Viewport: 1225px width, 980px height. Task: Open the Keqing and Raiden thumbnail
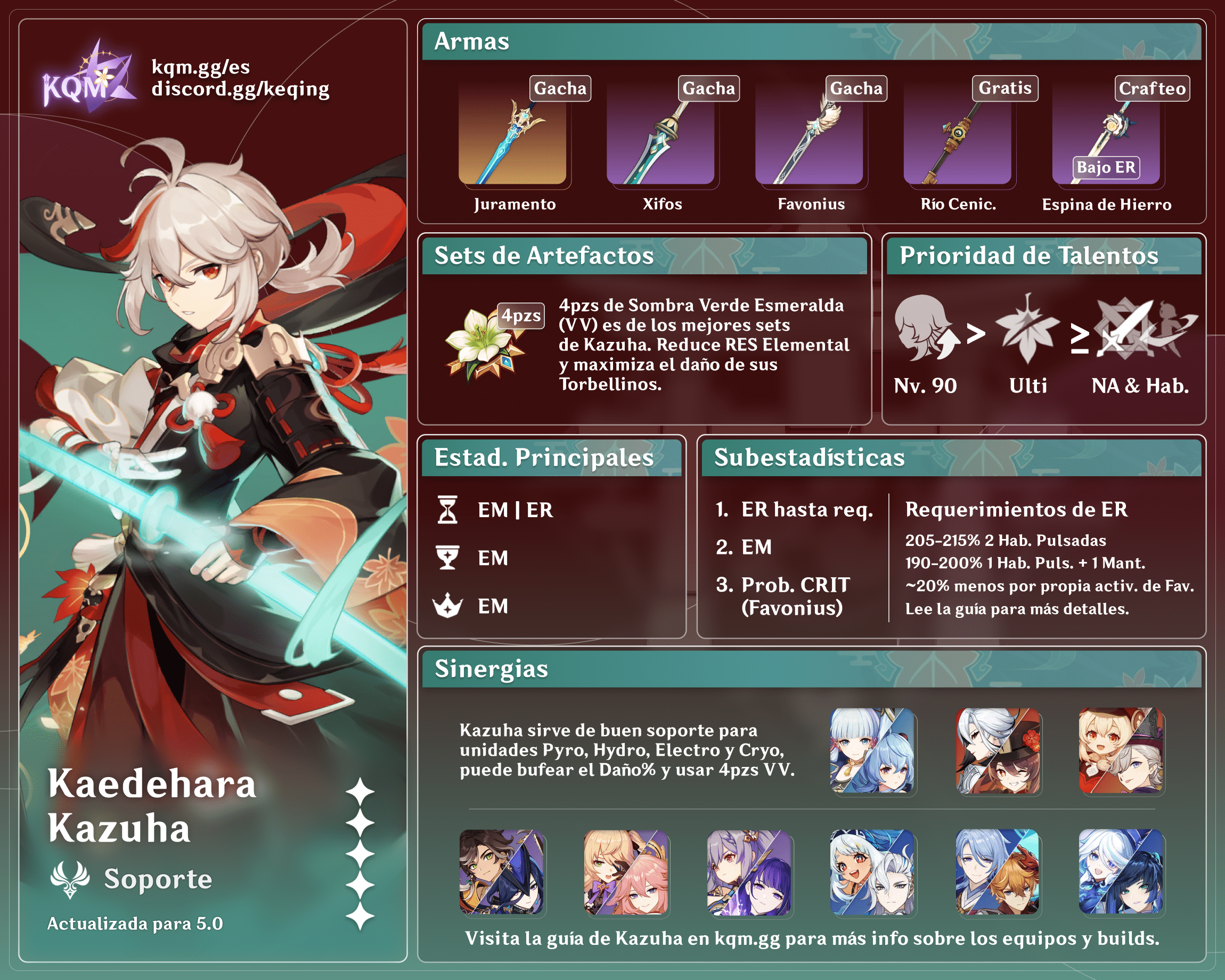tap(749, 872)
